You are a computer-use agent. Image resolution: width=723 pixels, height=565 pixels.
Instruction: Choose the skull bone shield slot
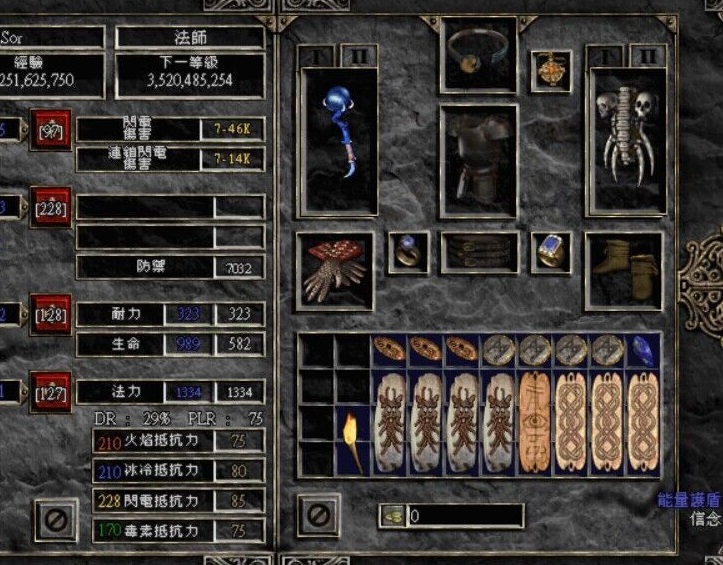tap(624, 138)
